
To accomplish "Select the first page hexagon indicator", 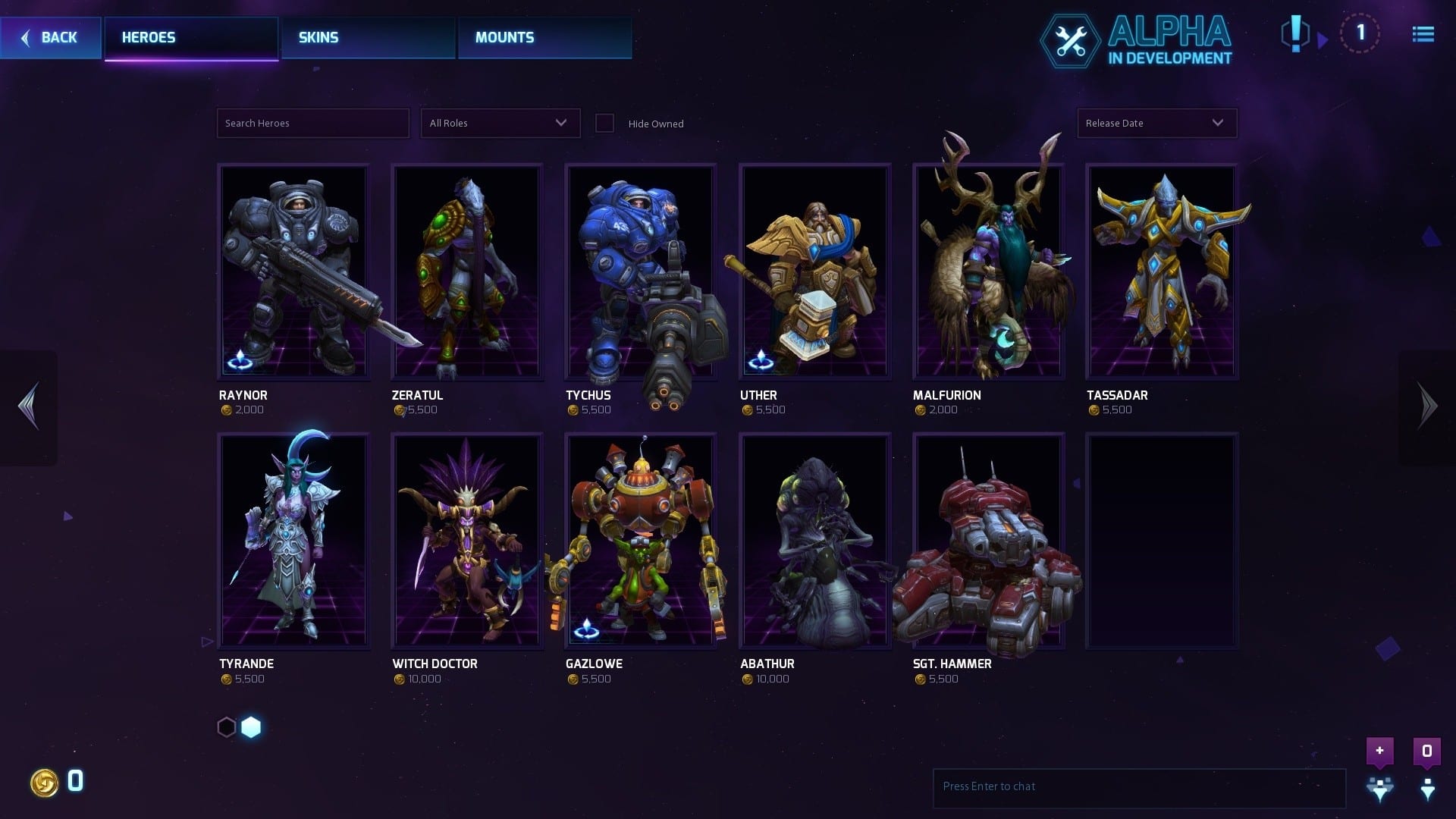I will click(227, 727).
